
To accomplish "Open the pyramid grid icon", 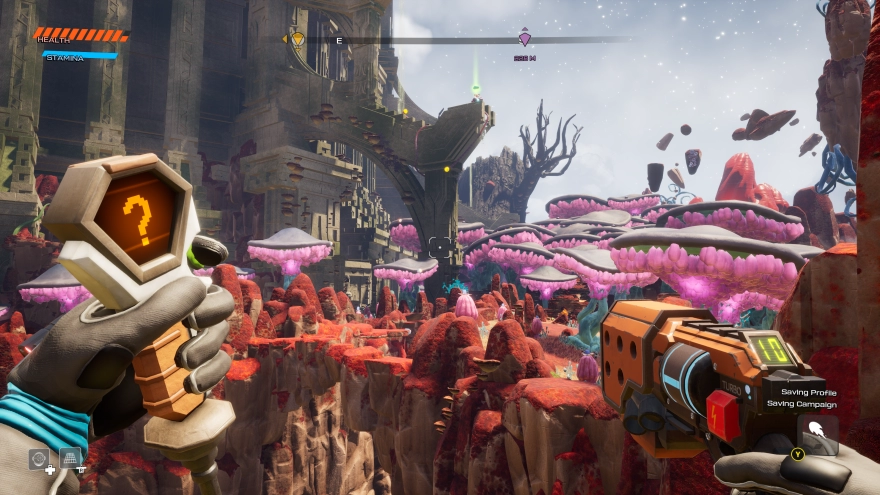I will point(70,458).
